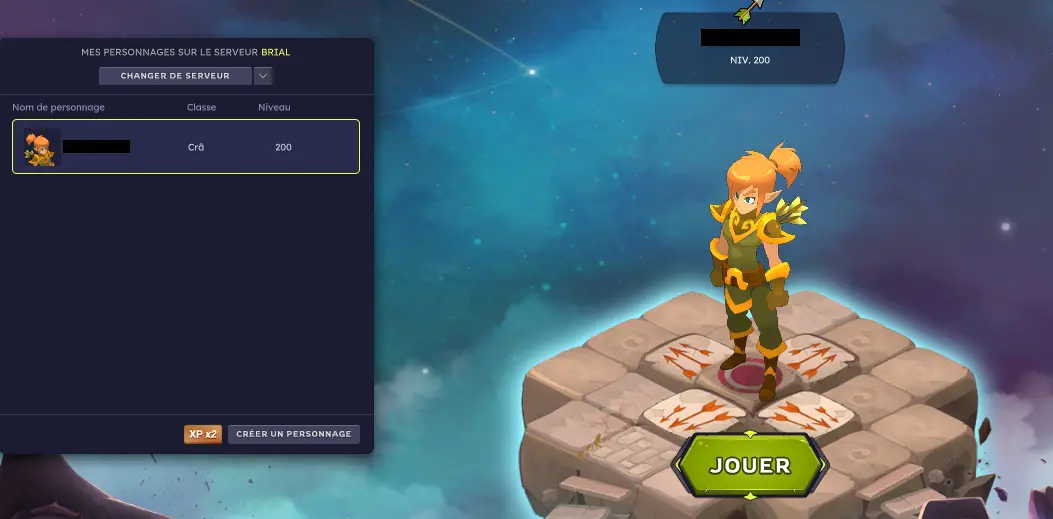Create a new character with Créer un personnage
Image resolution: width=1053 pixels, height=519 pixels.
[293, 434]
